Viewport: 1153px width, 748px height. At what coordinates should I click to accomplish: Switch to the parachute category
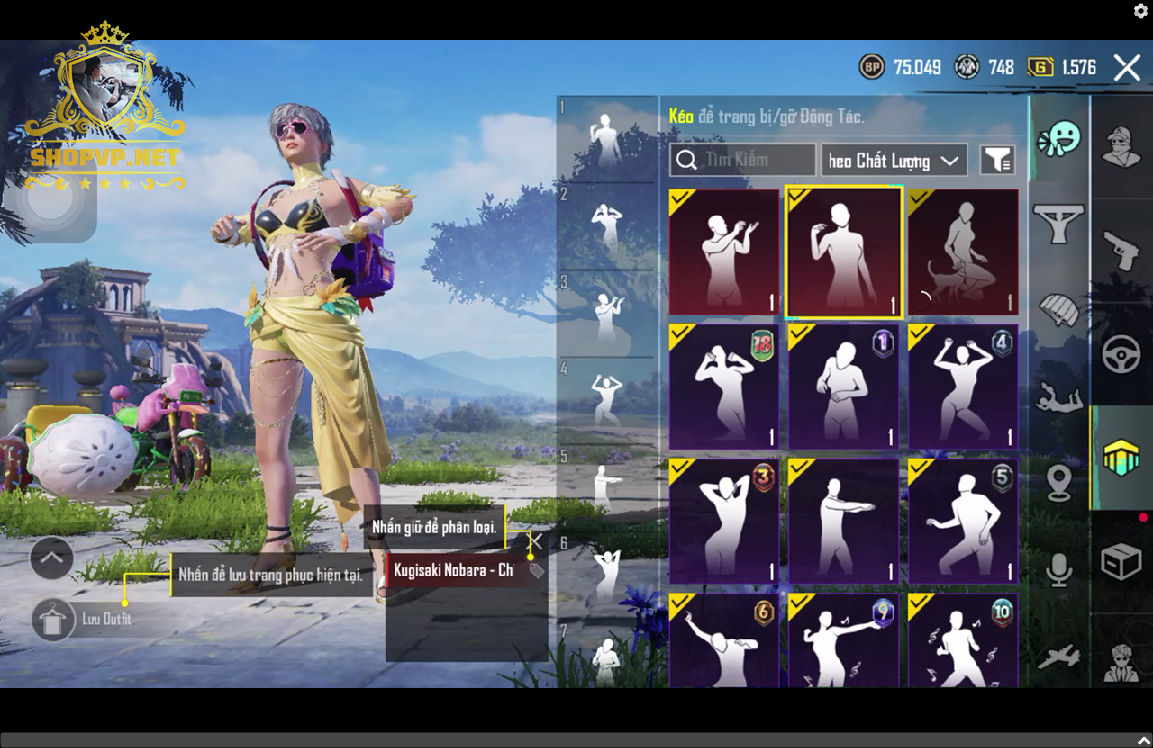coord(1059,310)
